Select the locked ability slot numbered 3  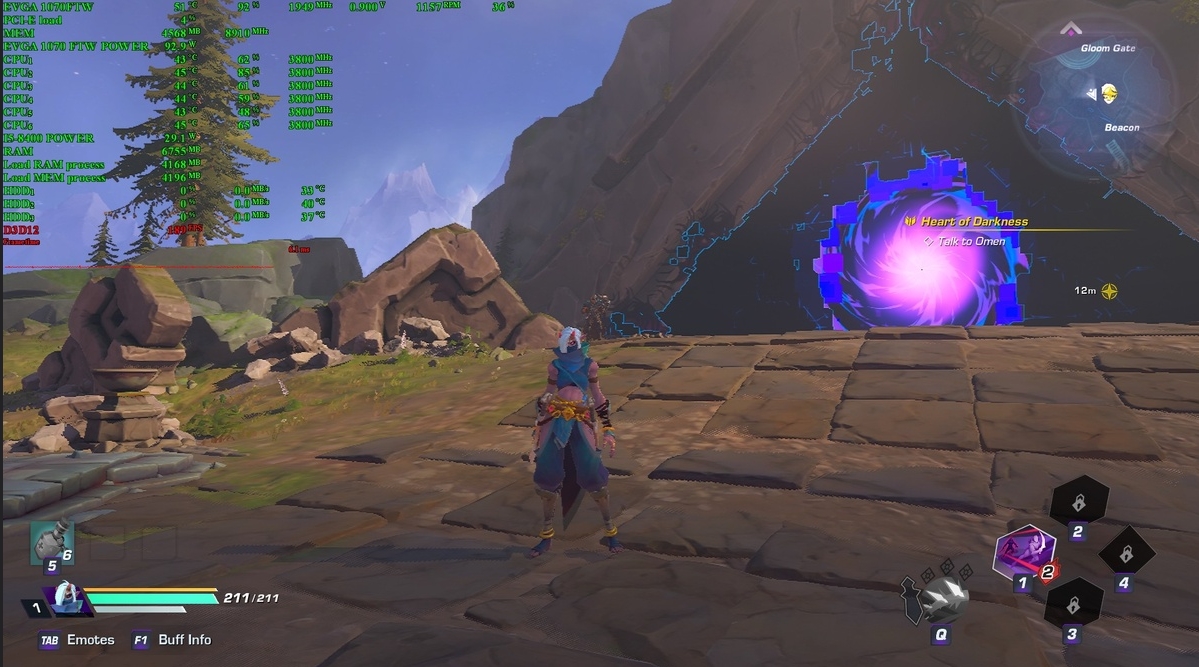1073,605
